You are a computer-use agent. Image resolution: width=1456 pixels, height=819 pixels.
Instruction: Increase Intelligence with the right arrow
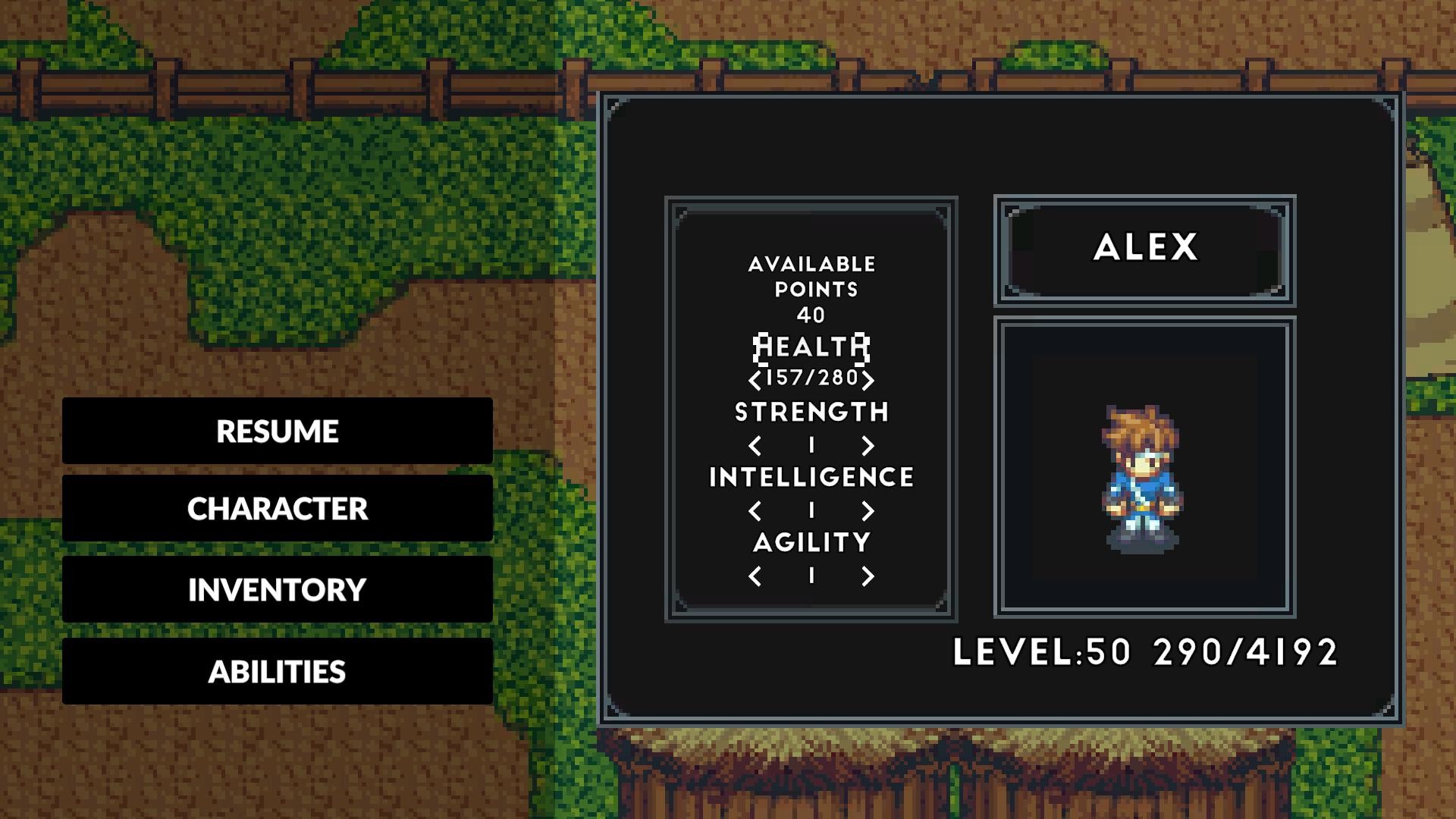[x=867, y=511]
